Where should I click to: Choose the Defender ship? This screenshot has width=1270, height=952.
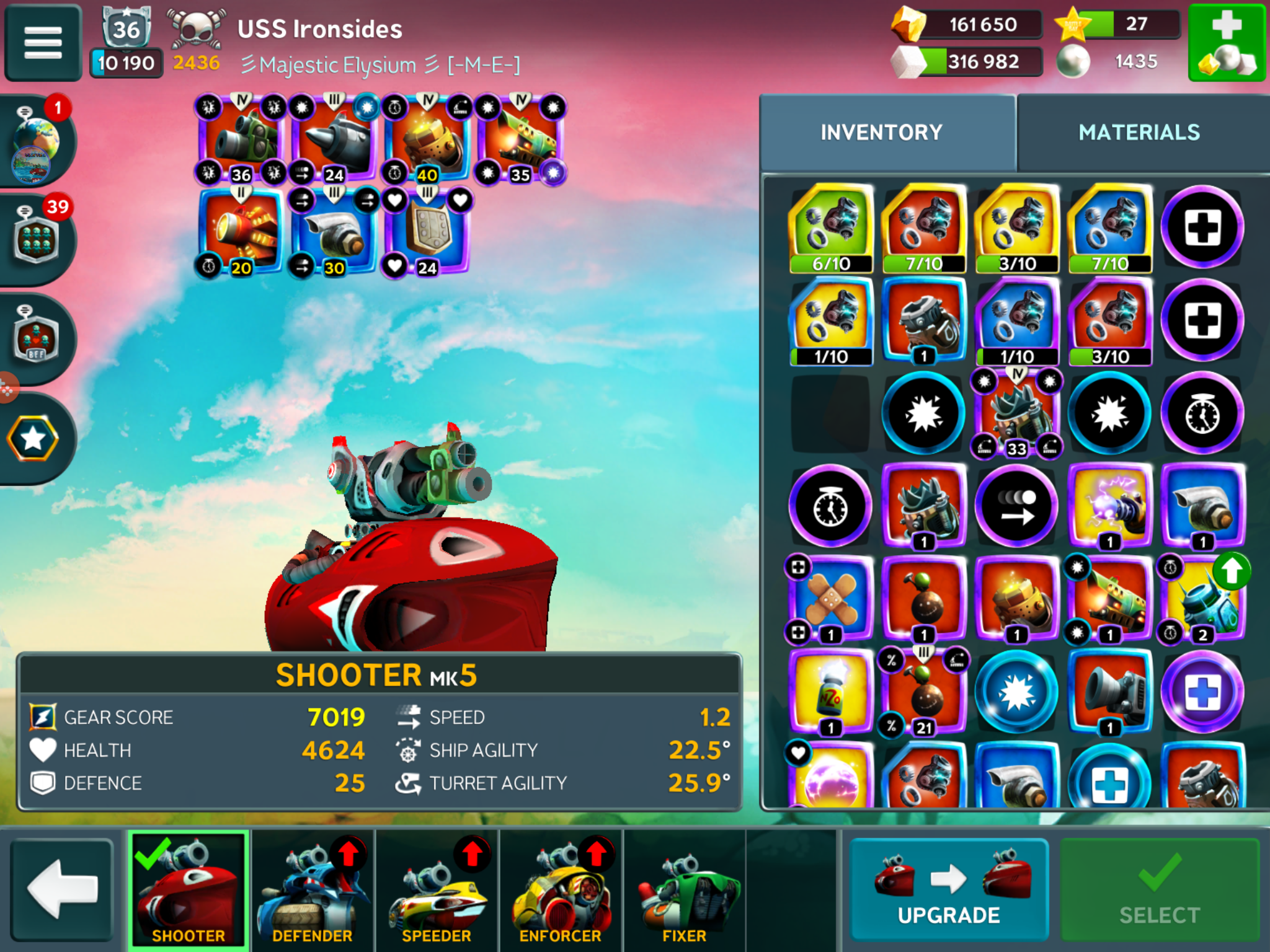point(313,889)
